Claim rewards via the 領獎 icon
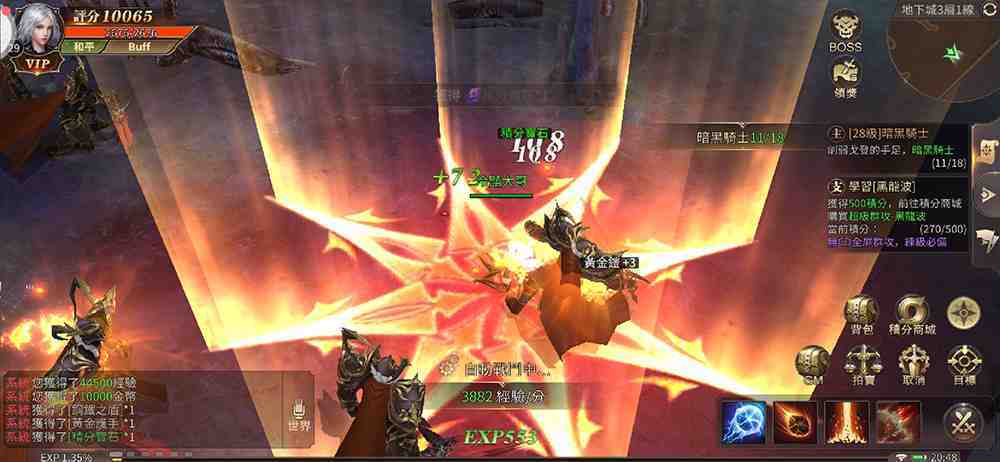Image resolution: width=1000 pixels, height=462 pixels. coord(845,73)
